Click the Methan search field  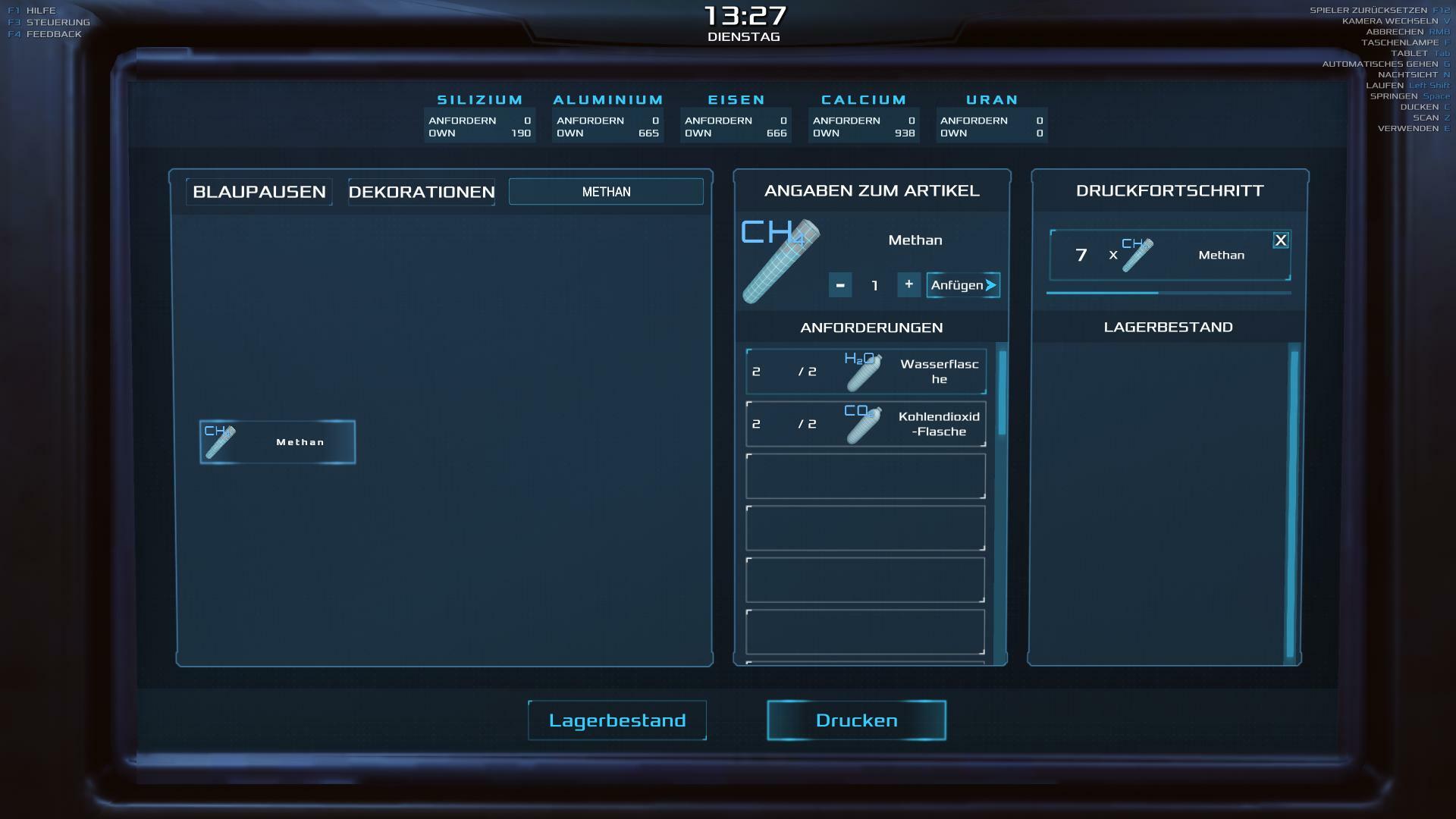(606, 192)
